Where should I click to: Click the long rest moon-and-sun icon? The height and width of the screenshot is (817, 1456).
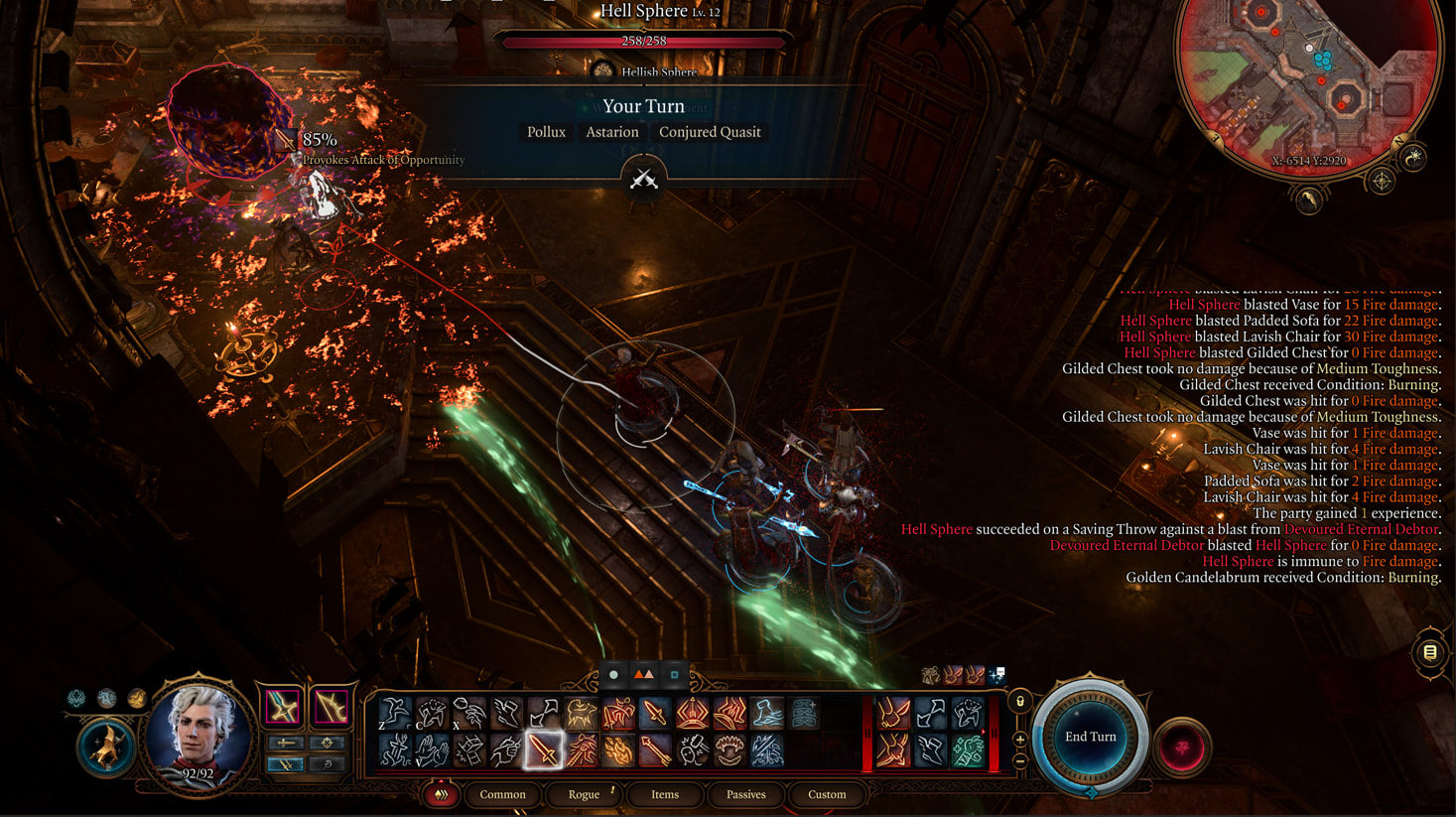[x=1413, y=157]
